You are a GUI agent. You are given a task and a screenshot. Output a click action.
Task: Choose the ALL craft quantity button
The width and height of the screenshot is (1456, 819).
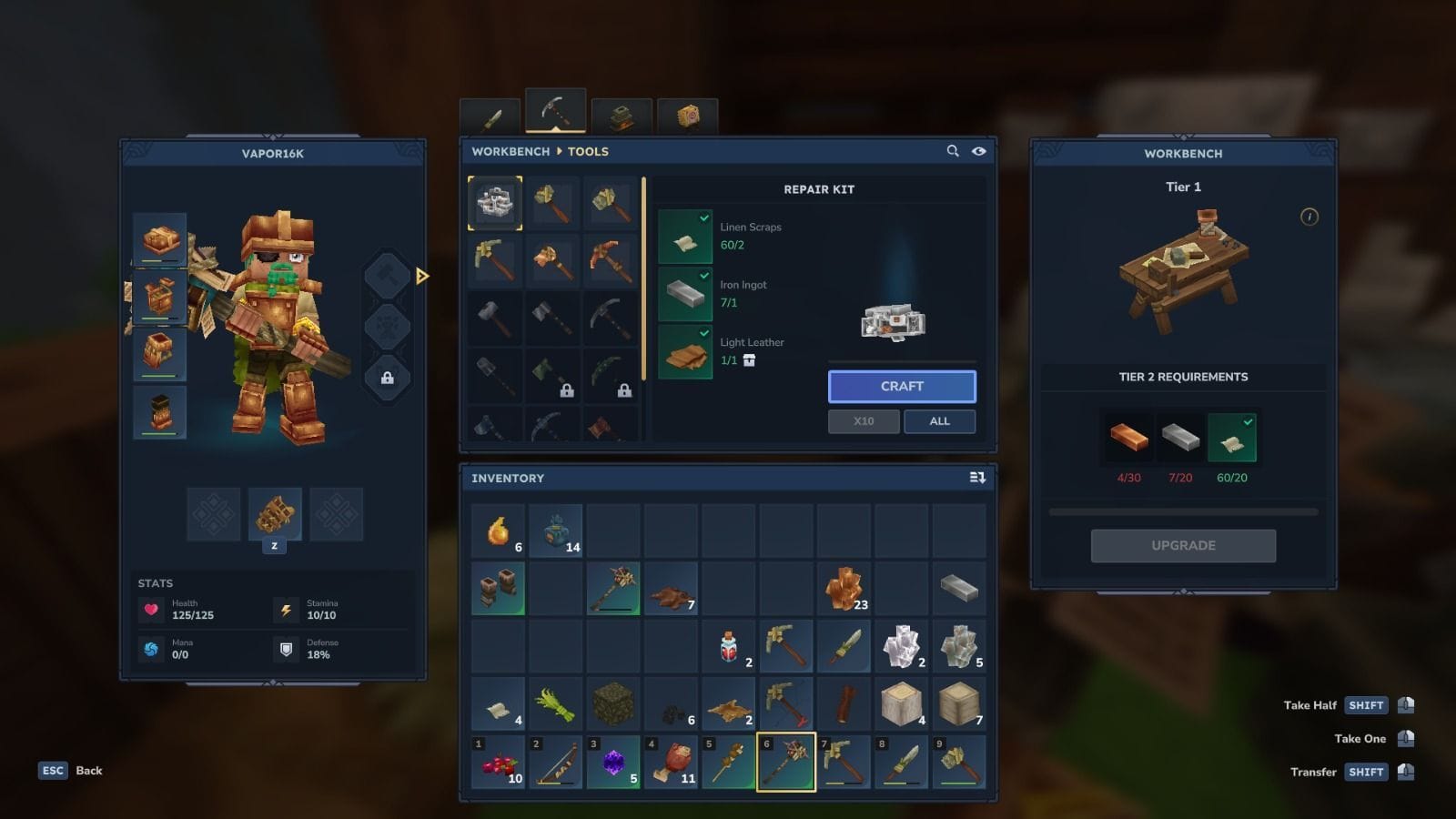coord(939,421)
